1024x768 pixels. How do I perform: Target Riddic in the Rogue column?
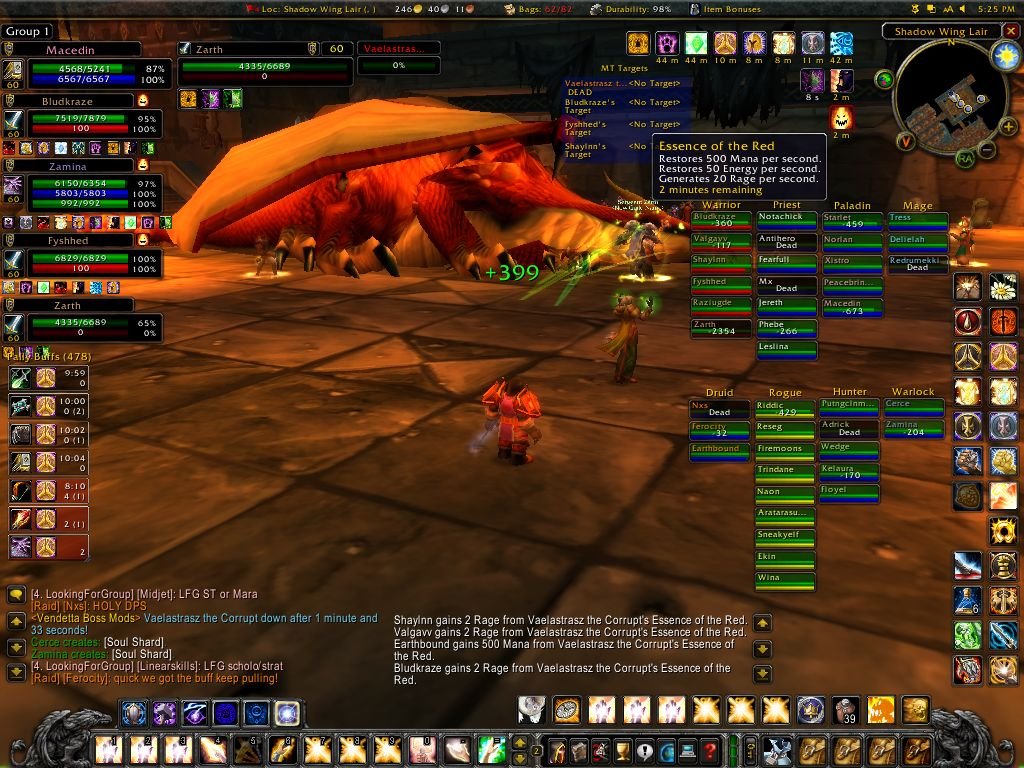(785, 408)
